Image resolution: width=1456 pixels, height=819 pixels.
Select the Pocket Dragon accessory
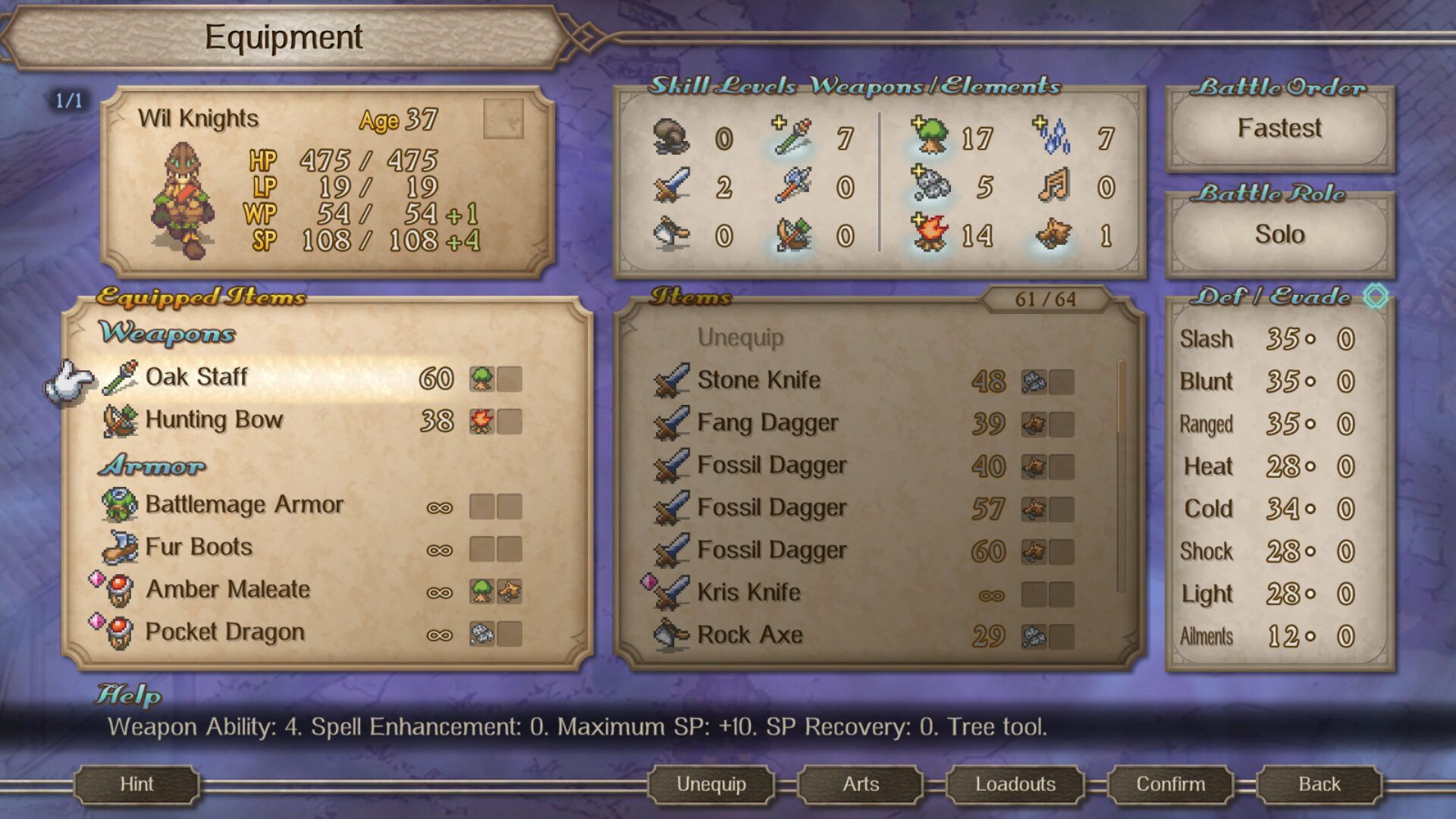click(224, 632)
